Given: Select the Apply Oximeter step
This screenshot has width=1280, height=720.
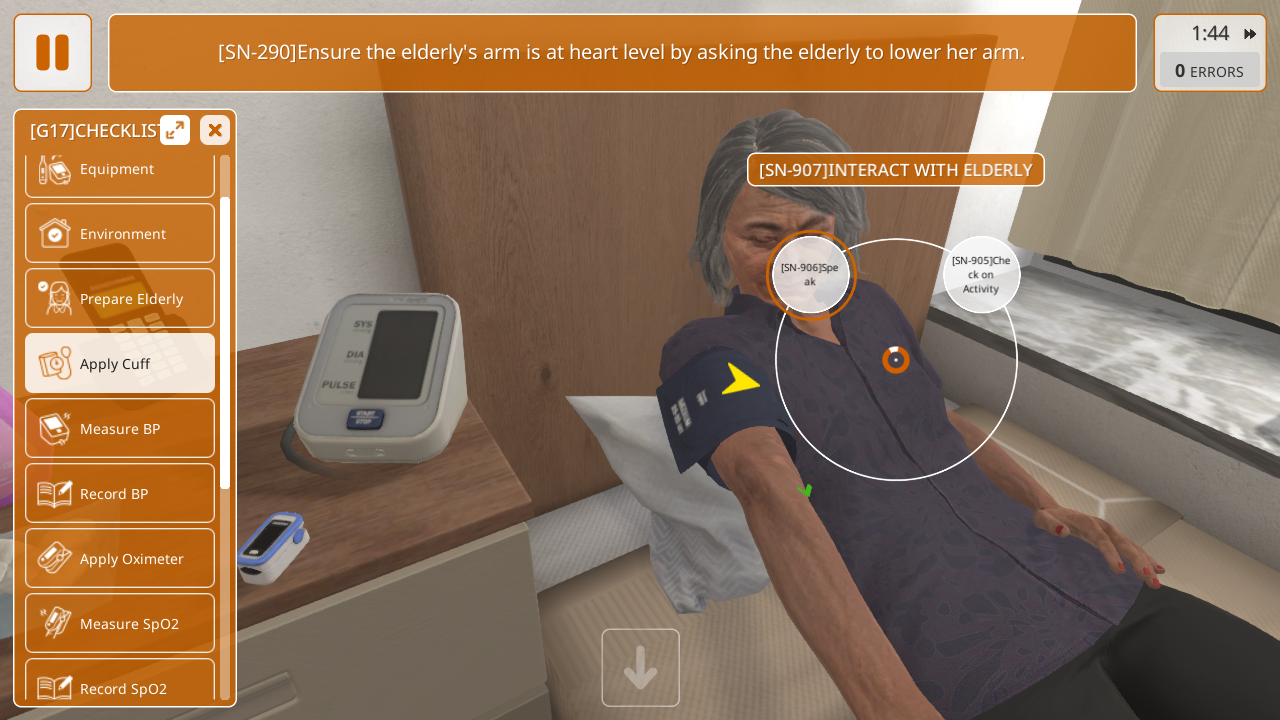Looking at the screenshot, I should click(x=120, y=559).
